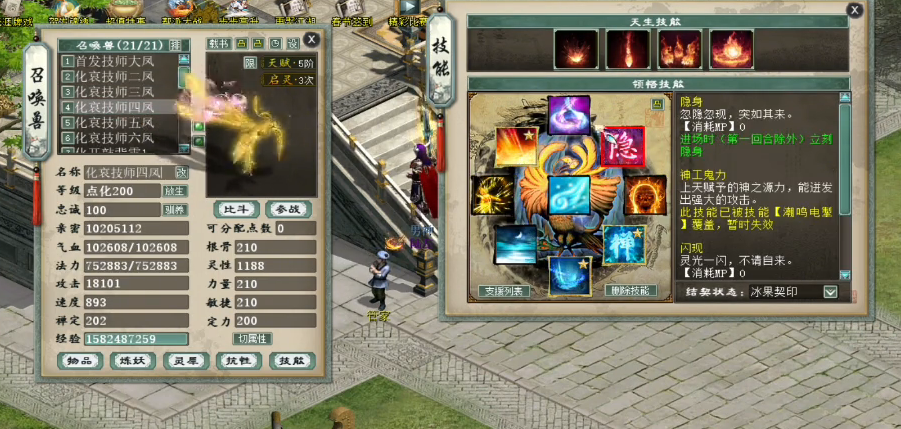Set beast to battle with 参战
Viewport: 901px width, 429px height.
(289, 209)
